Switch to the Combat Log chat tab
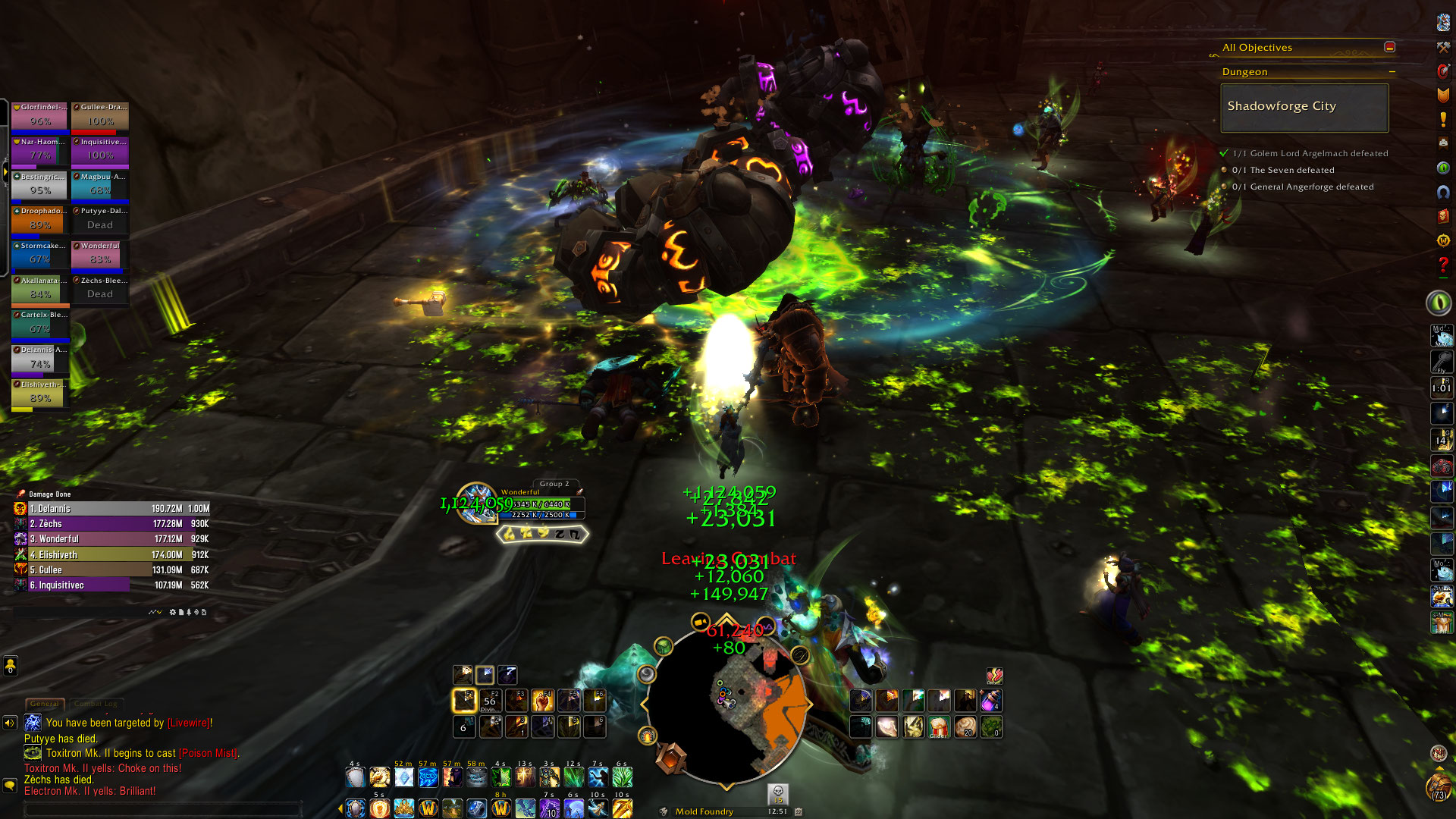The height and width of the screenshot is (819, 1456). pos(96,704)
